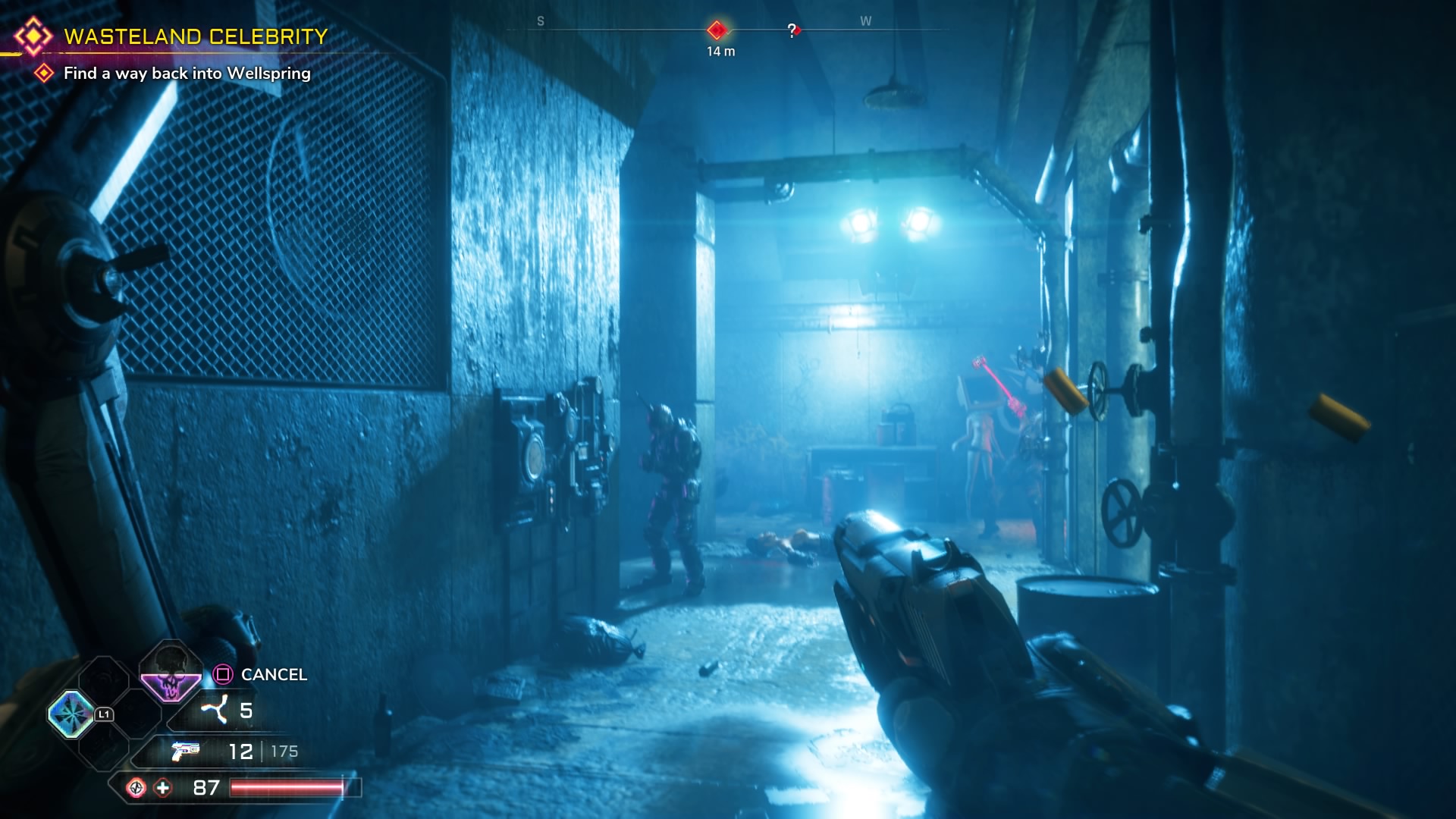Choose the wingstick throwable icon

[x=214, y=711]
